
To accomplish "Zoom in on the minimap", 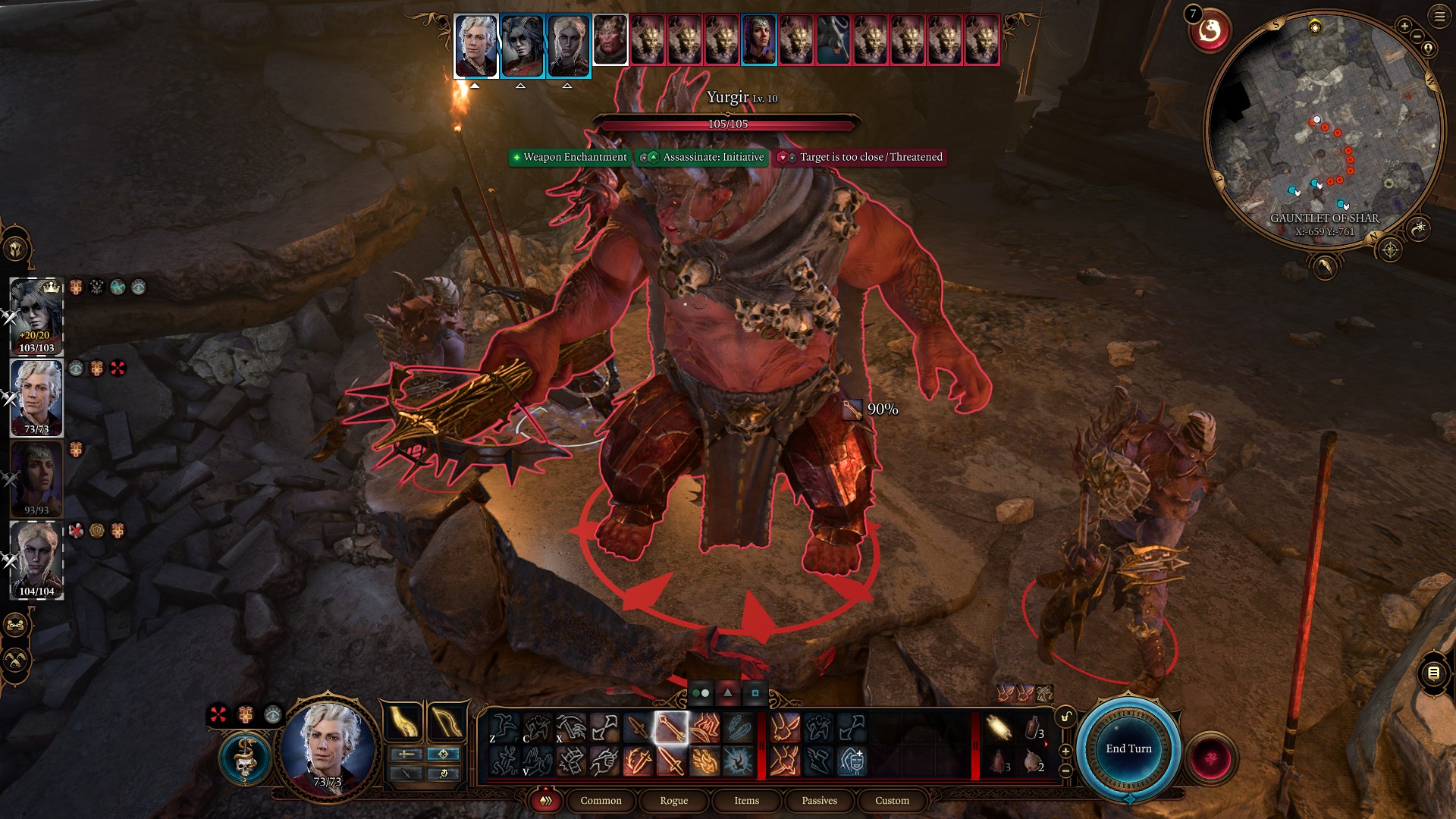I will pos(1404,27).
